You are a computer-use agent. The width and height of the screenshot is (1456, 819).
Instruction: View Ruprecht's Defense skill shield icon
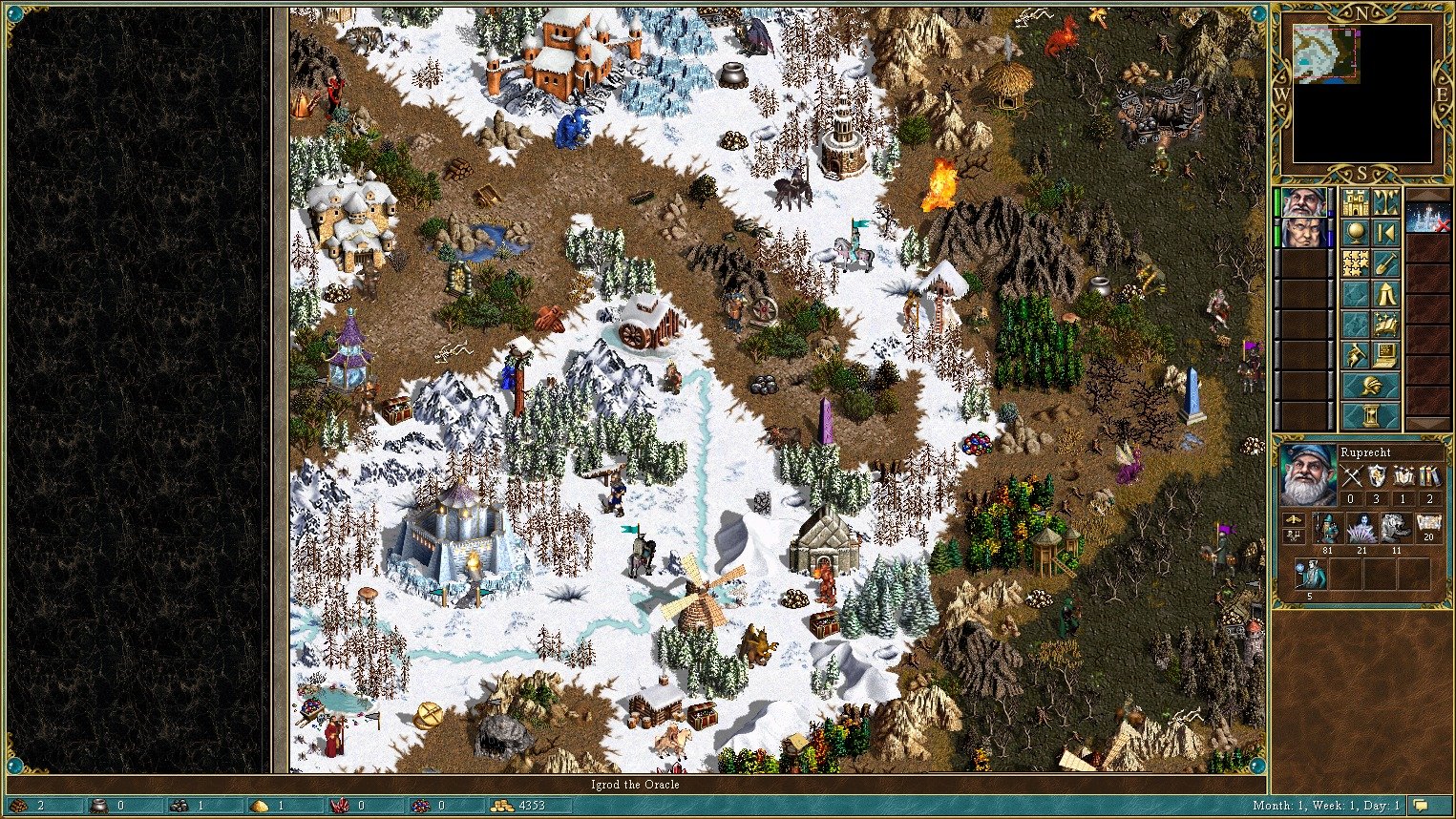tap(1377, 476)
